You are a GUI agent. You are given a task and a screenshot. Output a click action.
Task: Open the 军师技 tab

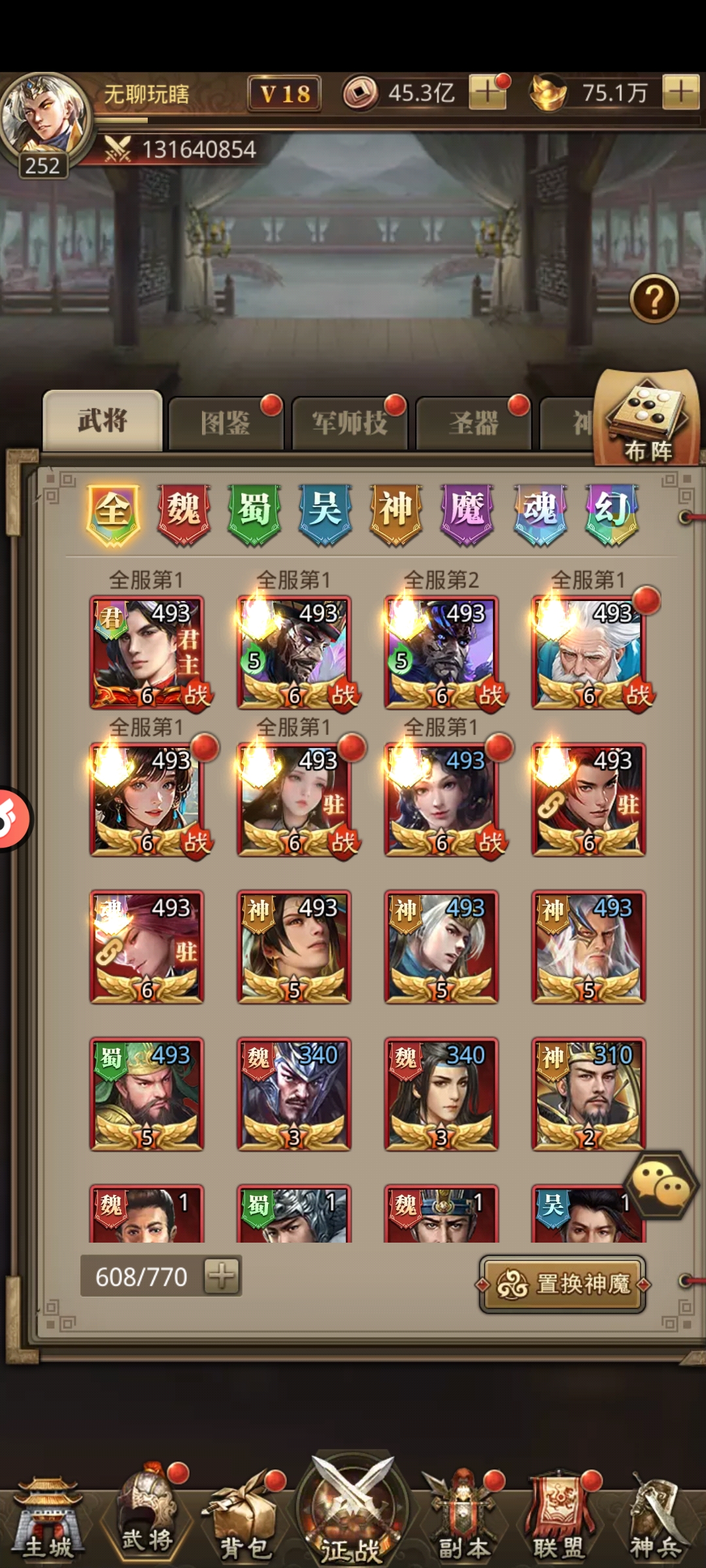pyautogui.click(x=349, y=423)
